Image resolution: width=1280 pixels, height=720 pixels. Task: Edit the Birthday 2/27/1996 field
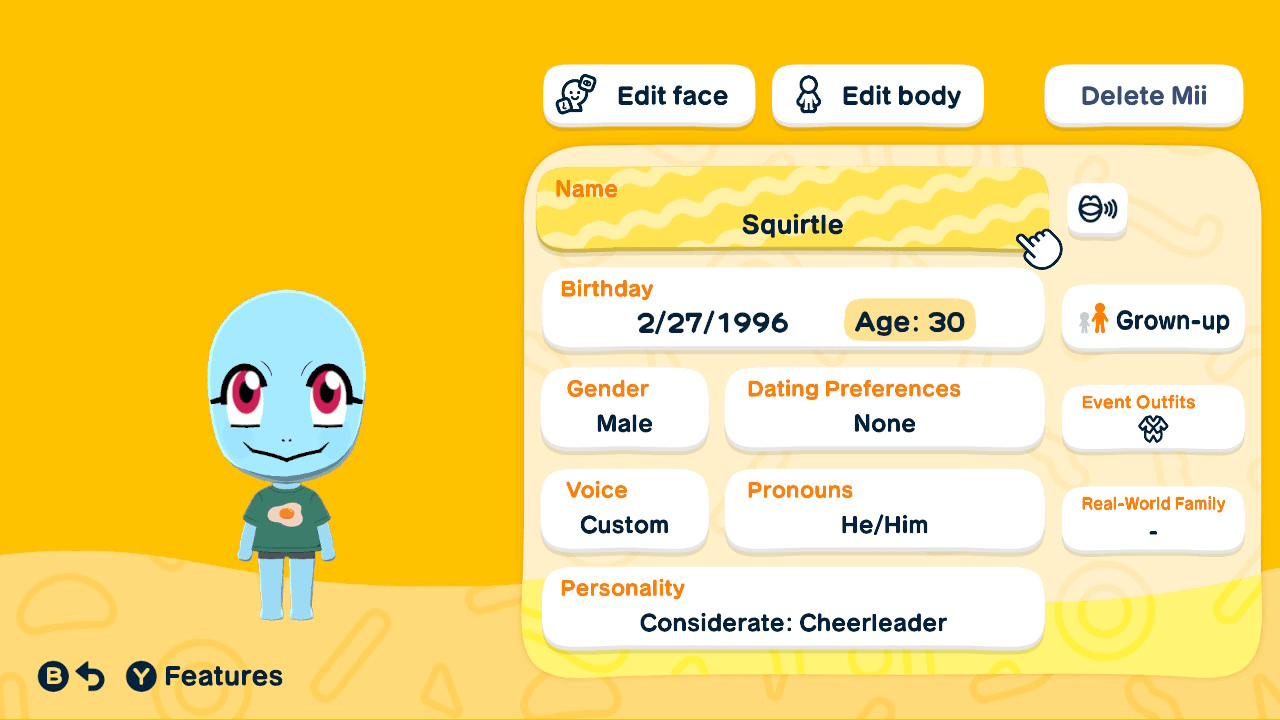[712, 322]
